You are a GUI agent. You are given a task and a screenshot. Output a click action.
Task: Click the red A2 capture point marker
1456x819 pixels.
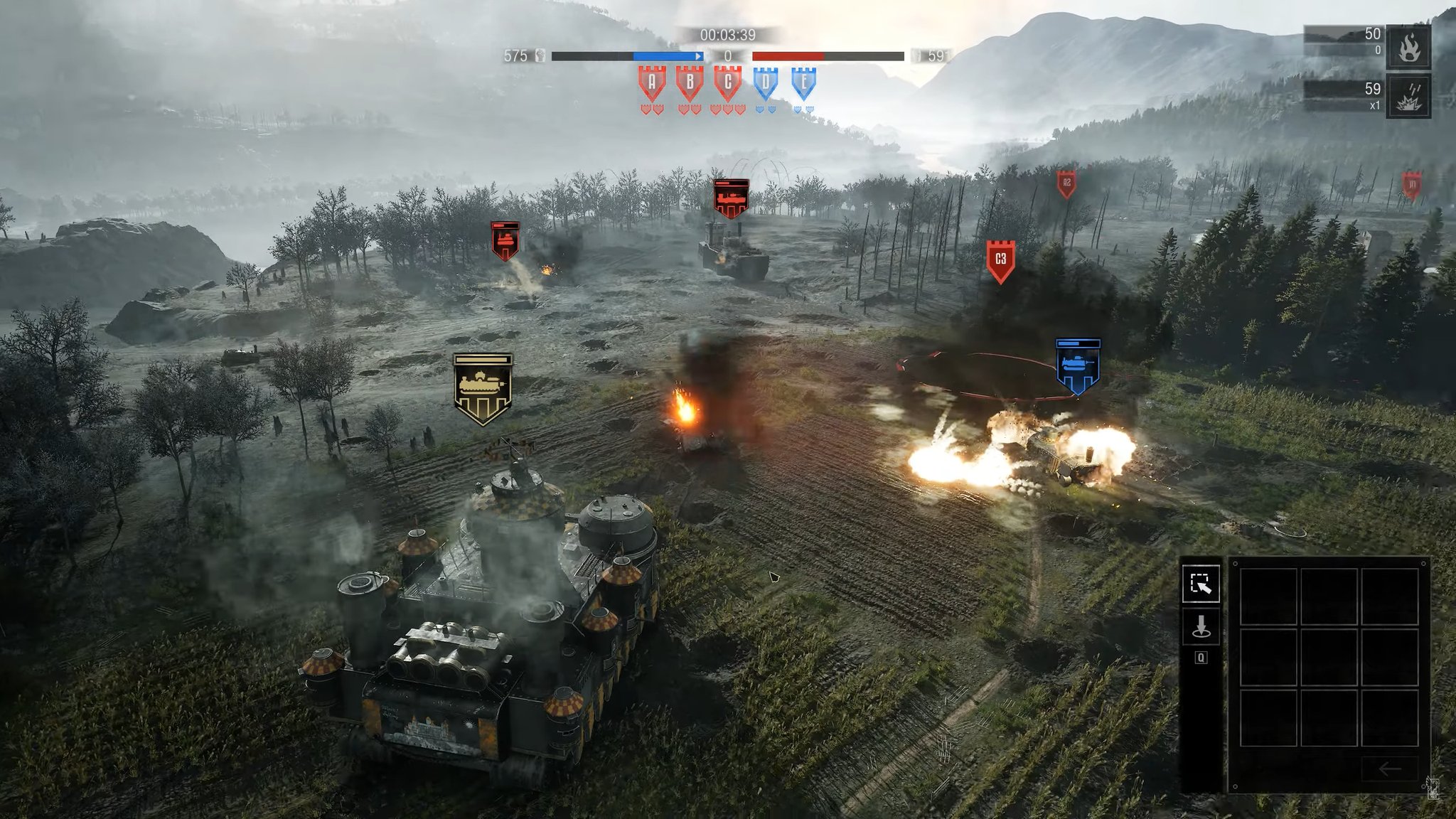[1066, 183]
